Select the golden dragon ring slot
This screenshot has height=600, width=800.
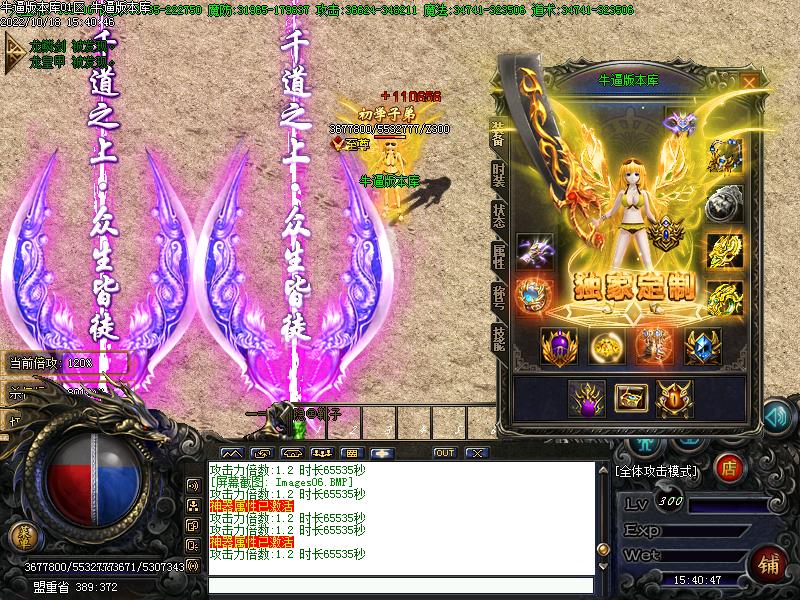coord(724,250)
